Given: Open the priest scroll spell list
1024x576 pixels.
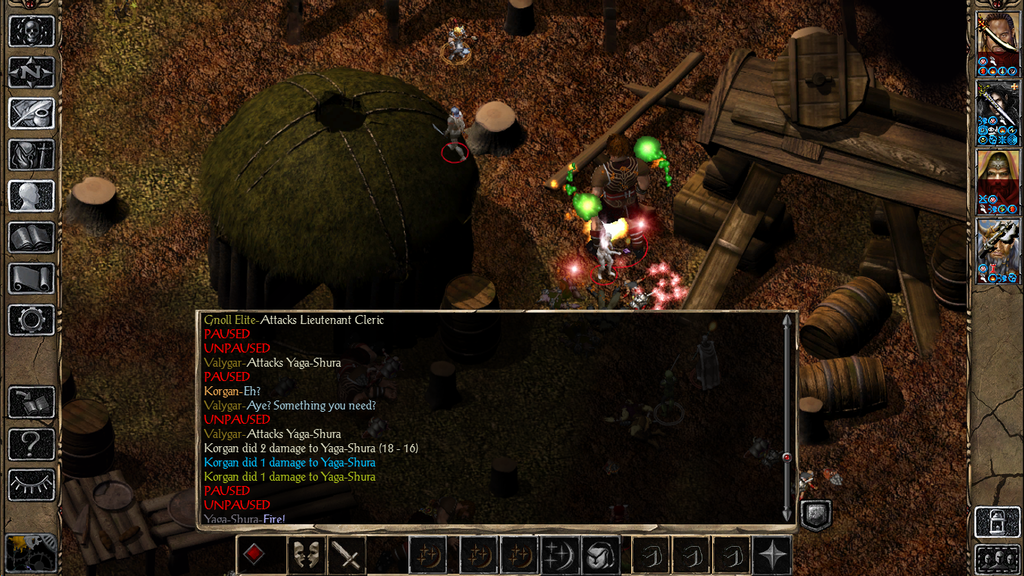Looking at the screenshot, I should tap(31, 278).
